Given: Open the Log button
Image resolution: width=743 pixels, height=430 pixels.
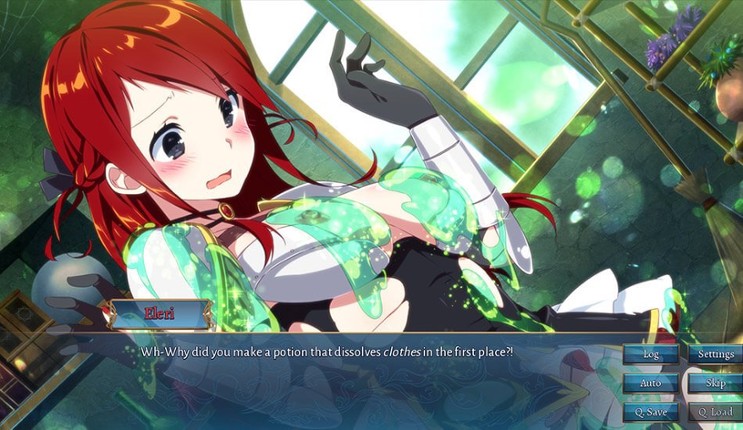Looking at the screenshot, I should 651,354.
